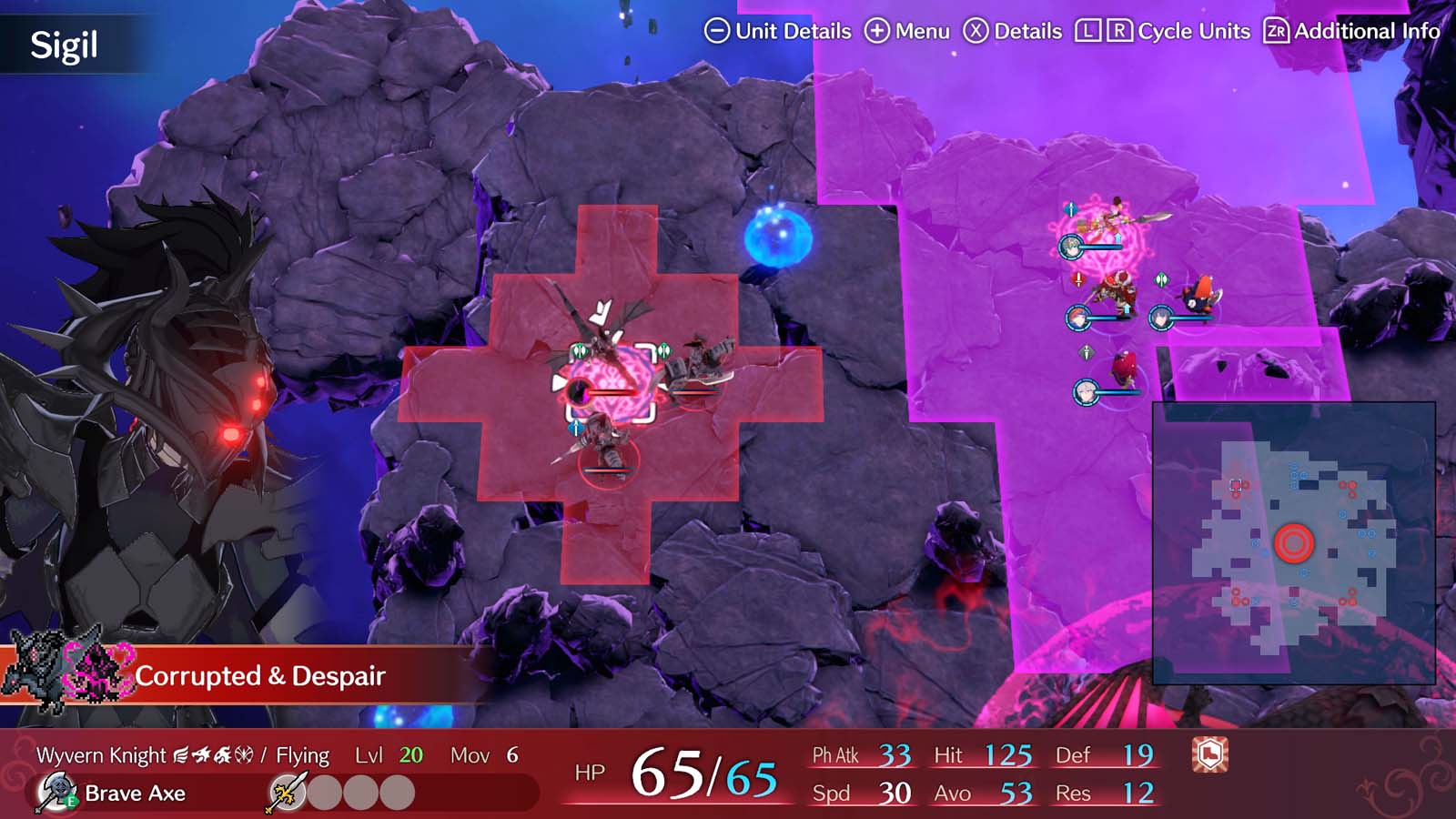The width and height of the screenshot is (1456, 819).
Task: Toggle the green E engrave badge on Brave Axe
Action: click(x=70, y=801)
